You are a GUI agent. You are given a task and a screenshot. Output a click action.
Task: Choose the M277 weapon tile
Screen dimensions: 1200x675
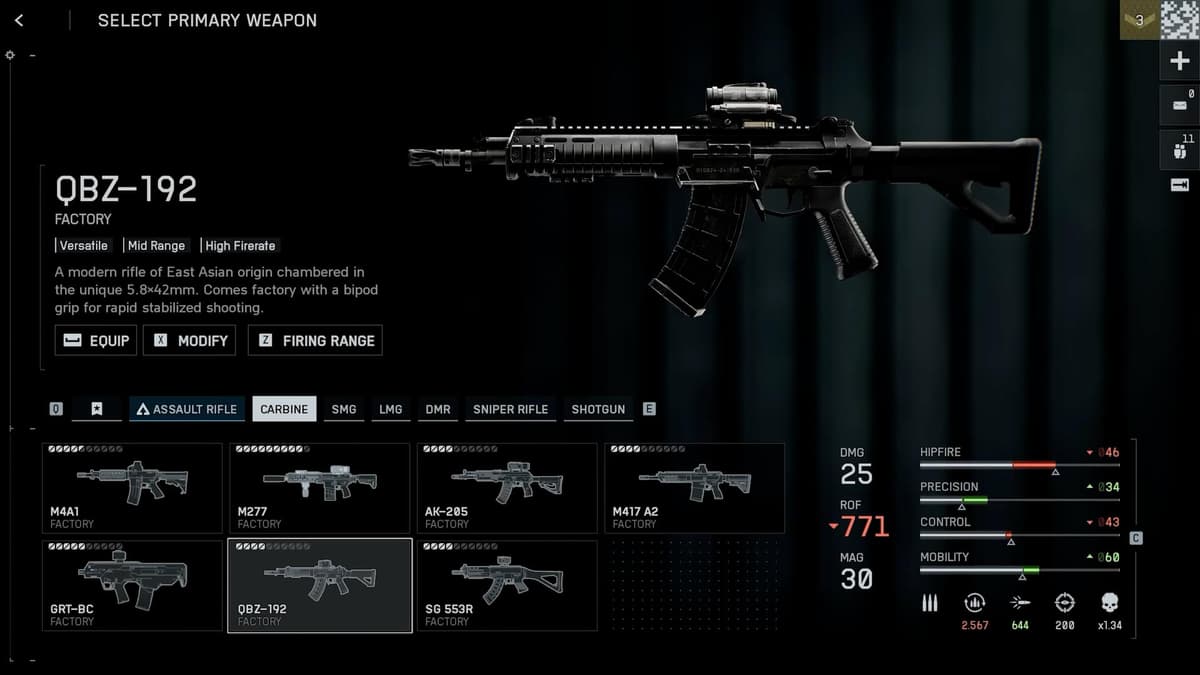click(319, 488)
